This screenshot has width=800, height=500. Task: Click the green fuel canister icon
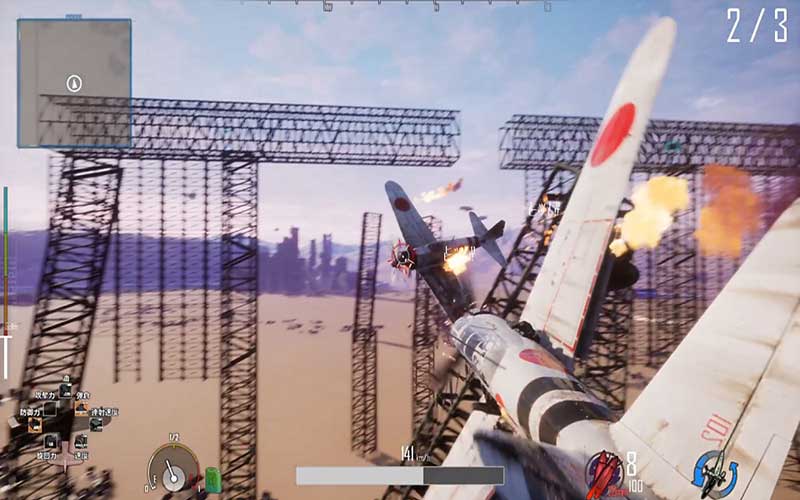pos(212,479)
